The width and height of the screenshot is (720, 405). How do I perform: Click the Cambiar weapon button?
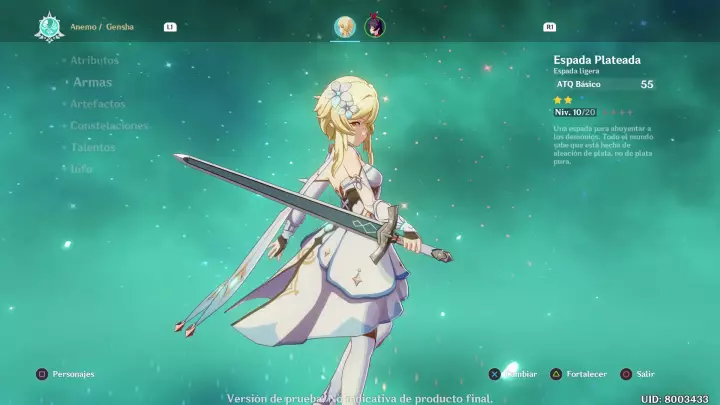point(513,374)
